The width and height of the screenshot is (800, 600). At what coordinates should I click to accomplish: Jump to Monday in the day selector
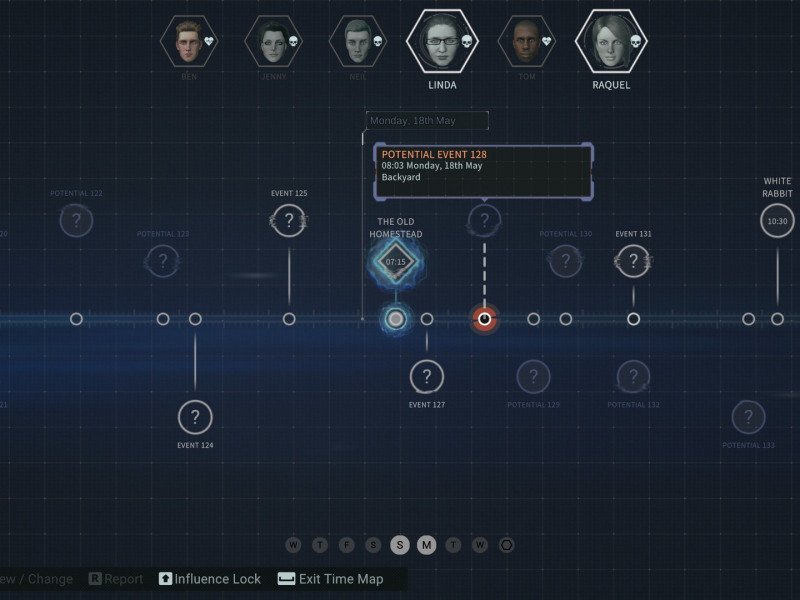[x=427, y=545]
